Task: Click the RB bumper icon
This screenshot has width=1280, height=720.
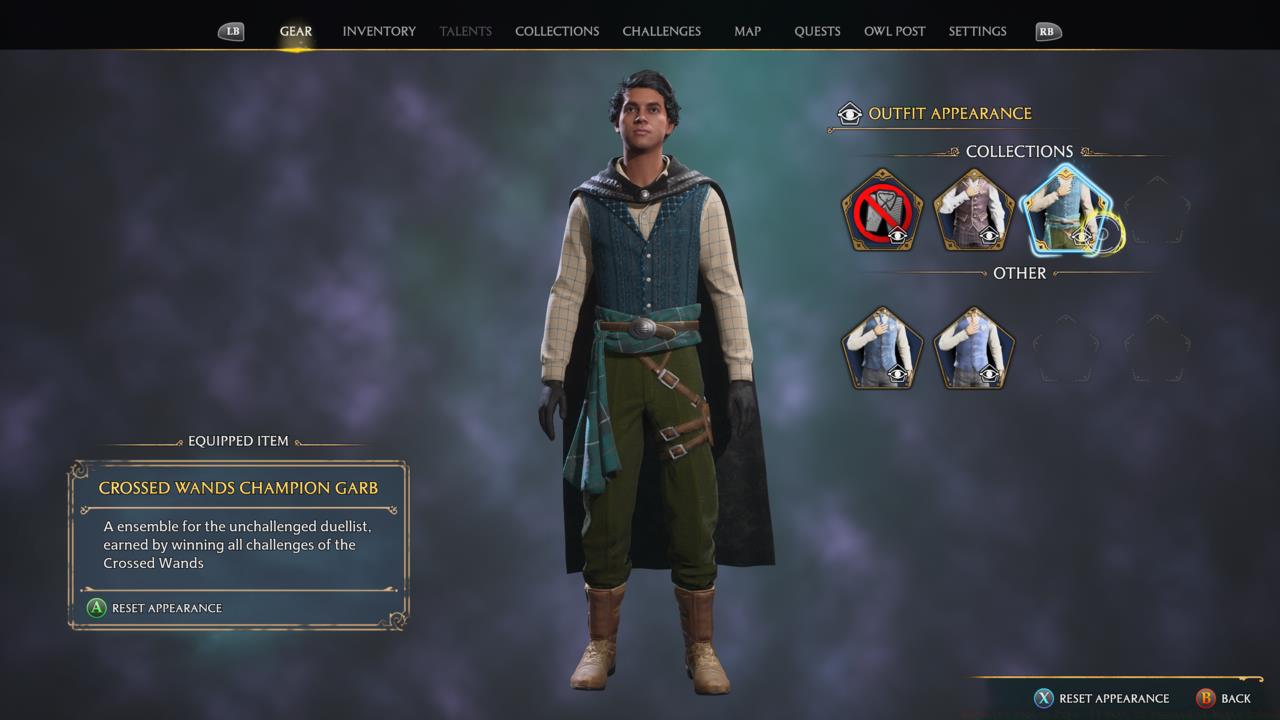Action: [x=1047, y=31]
